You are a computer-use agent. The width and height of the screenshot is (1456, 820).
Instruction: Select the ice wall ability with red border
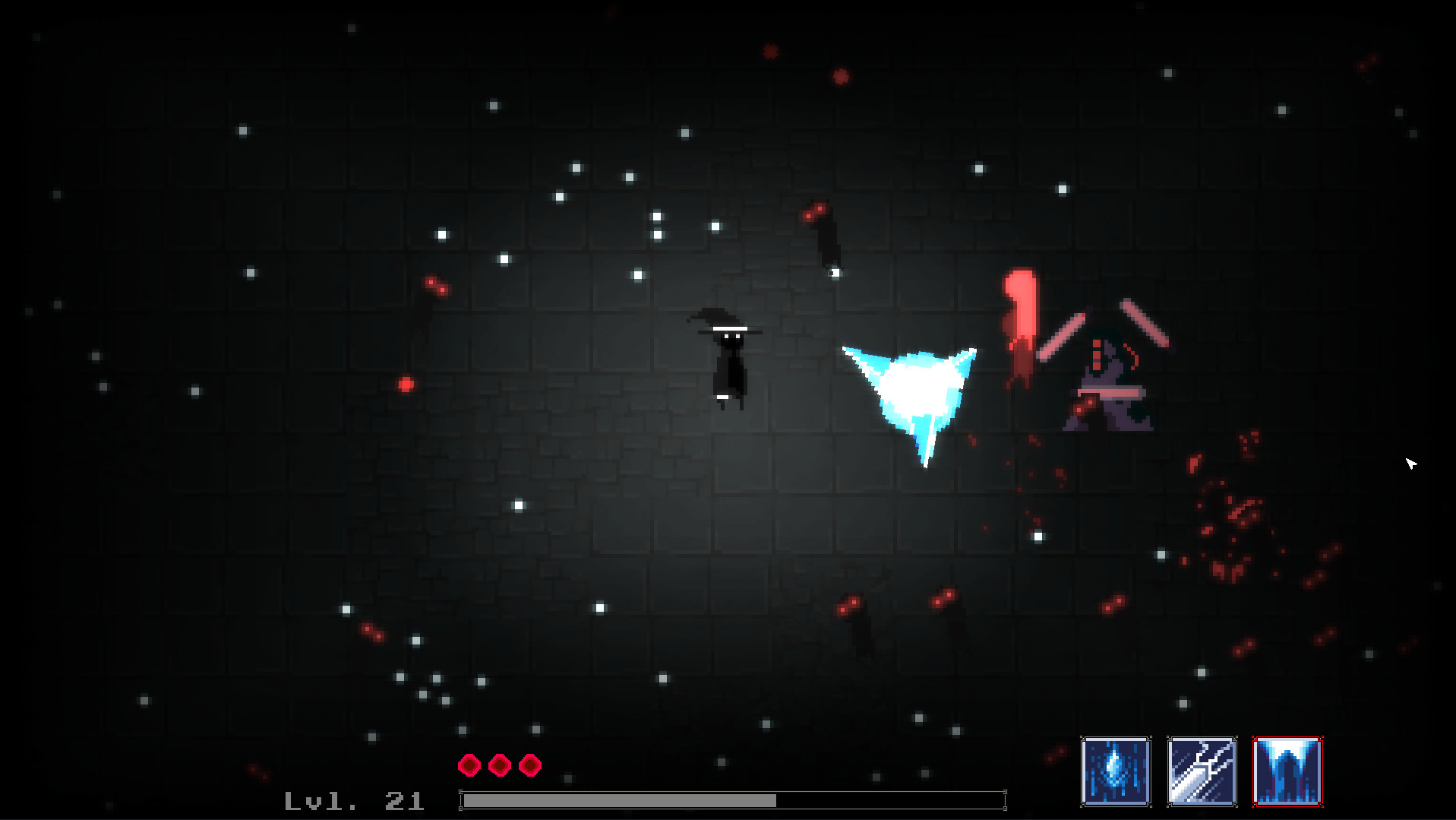click(1287, 771)
